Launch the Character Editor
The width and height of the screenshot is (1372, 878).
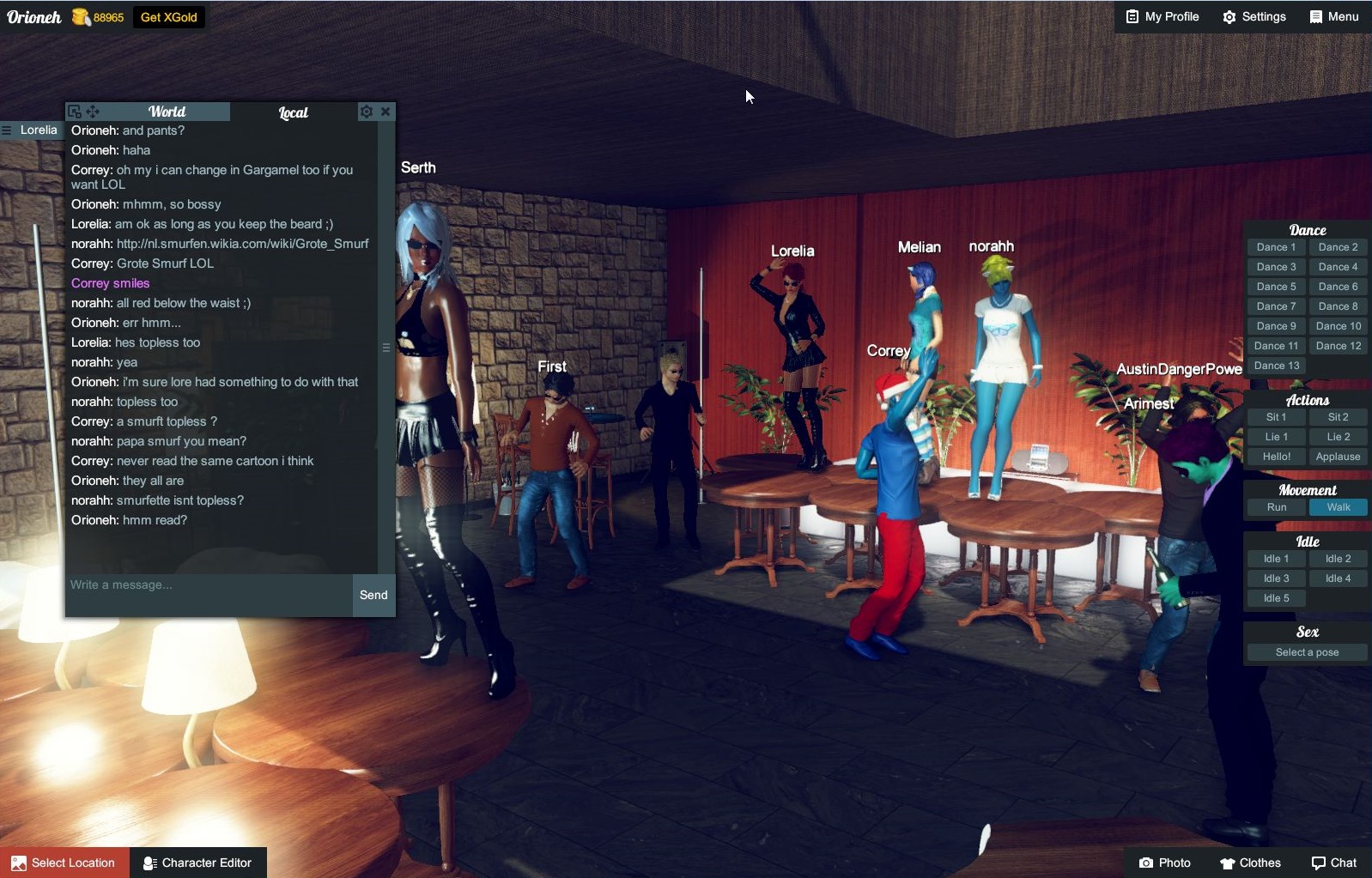[197, 863]
